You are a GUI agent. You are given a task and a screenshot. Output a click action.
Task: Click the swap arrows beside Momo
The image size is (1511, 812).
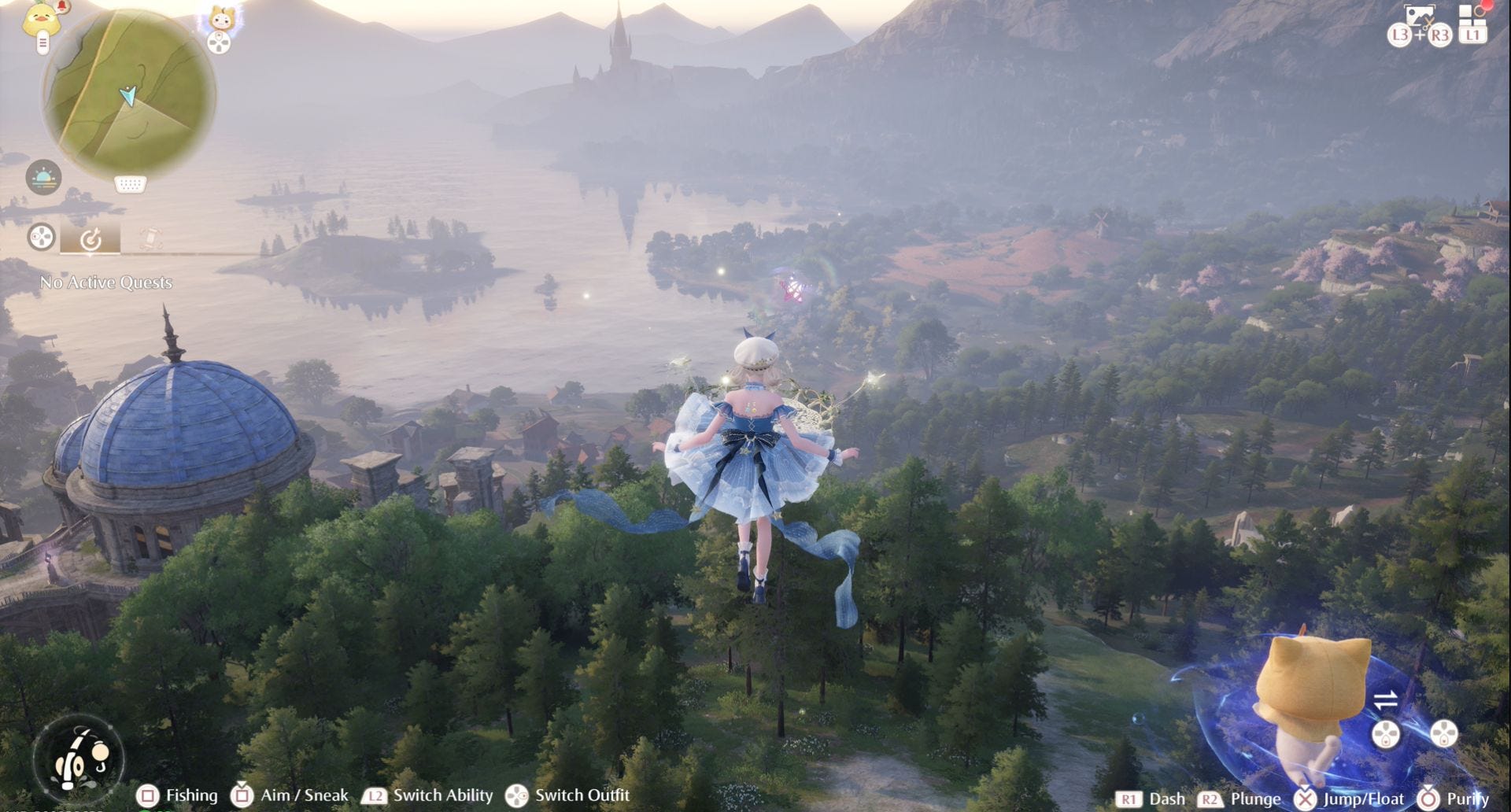click(x=1385, y=699)
